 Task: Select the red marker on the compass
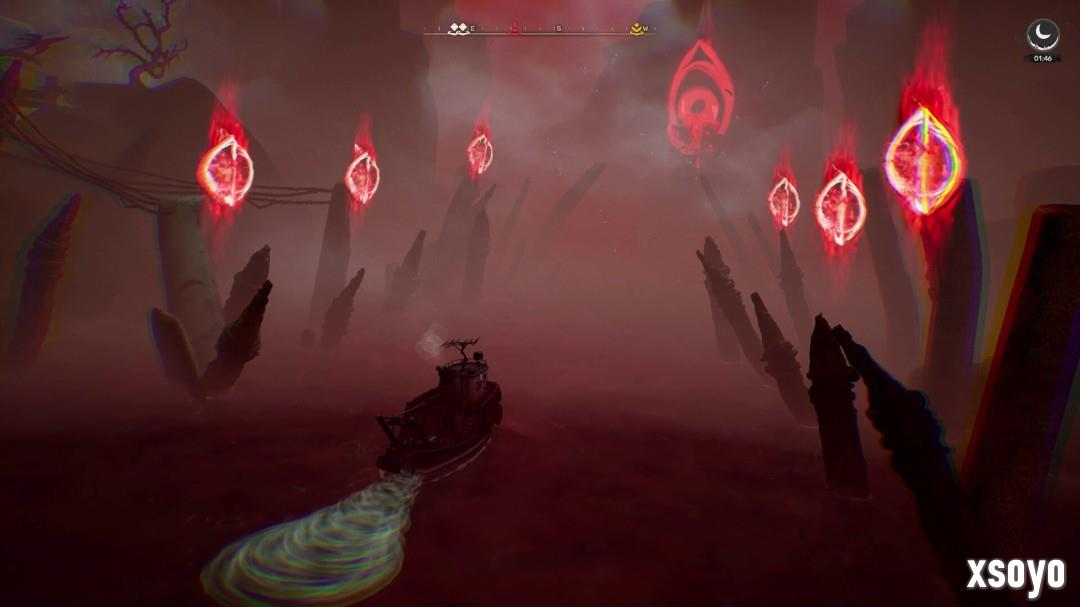click(x=515, y=29)
